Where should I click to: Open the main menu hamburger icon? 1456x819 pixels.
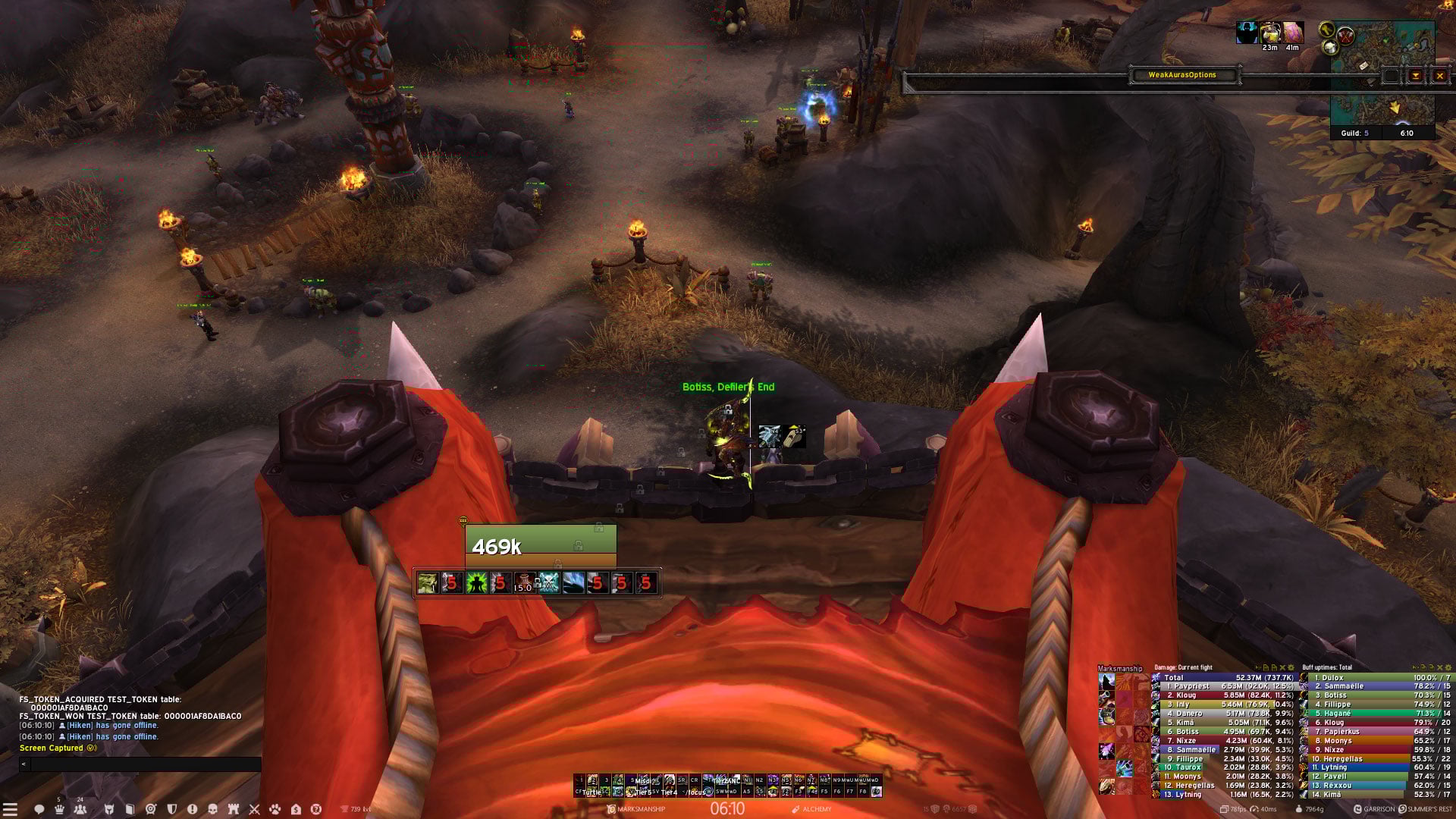coord(10,809)
